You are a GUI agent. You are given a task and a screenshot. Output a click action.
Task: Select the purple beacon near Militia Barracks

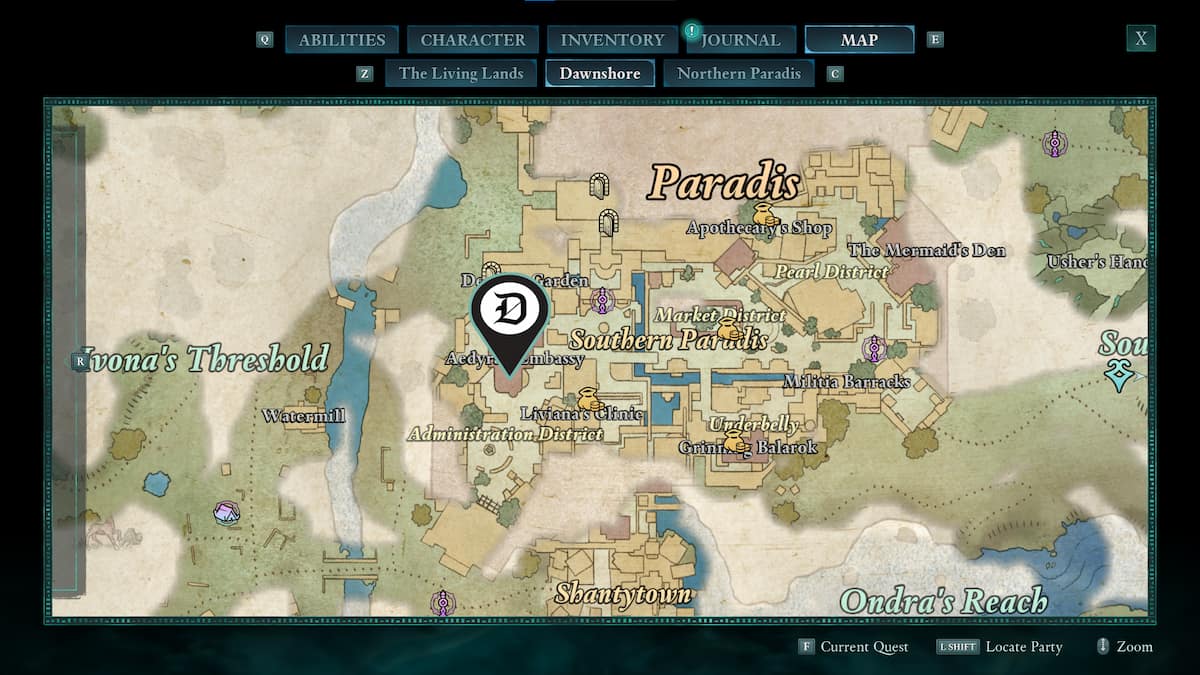click(x=875, y=349)
